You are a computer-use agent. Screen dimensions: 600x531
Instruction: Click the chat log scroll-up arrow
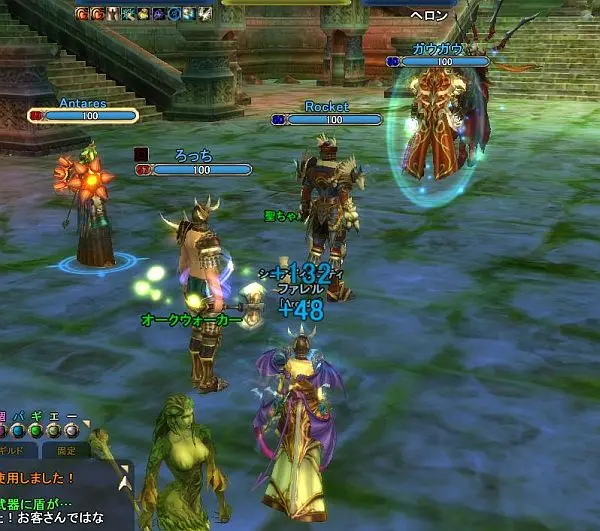126,482
